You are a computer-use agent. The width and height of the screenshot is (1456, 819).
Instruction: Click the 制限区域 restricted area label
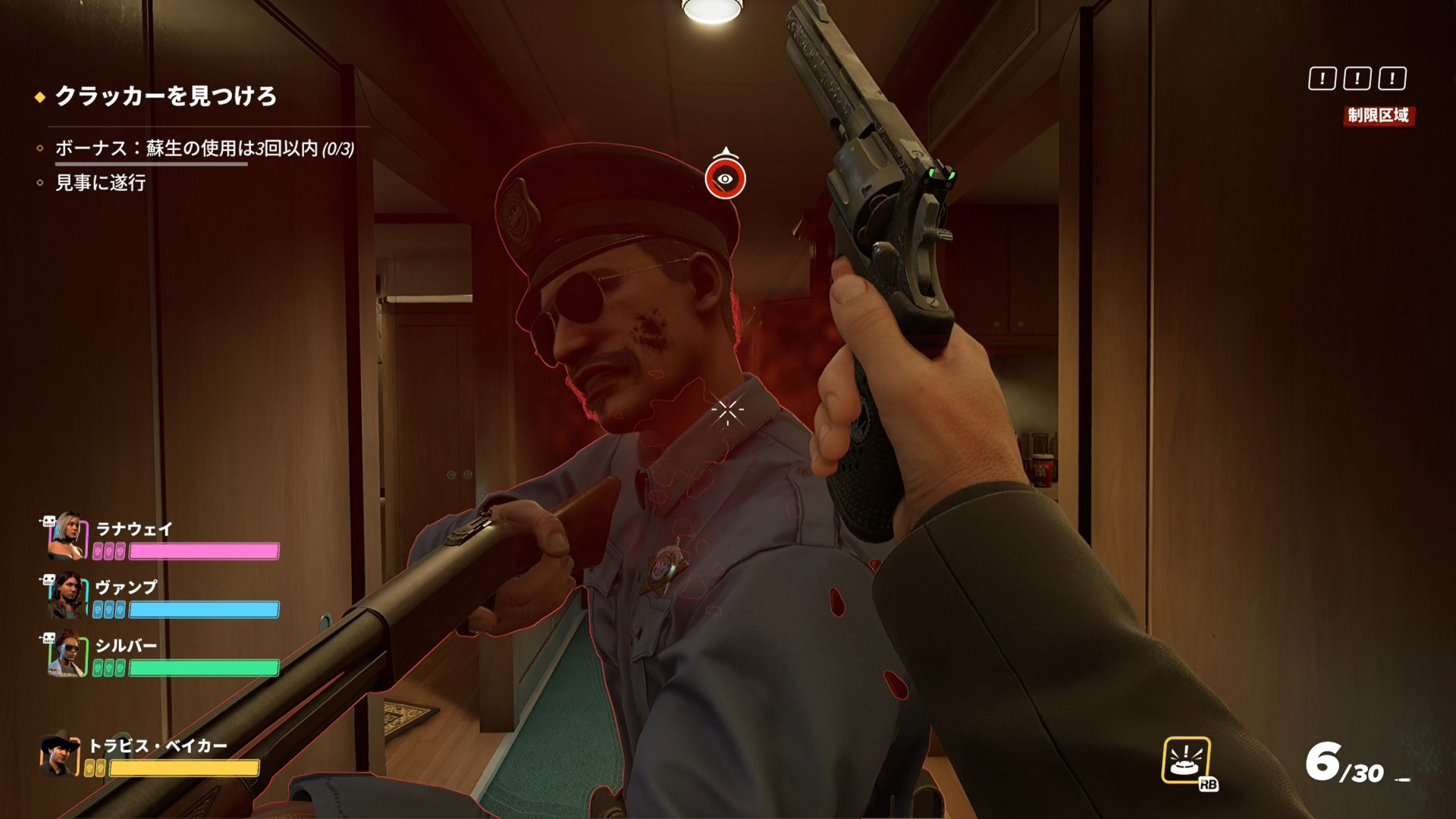click(1378, 115)
